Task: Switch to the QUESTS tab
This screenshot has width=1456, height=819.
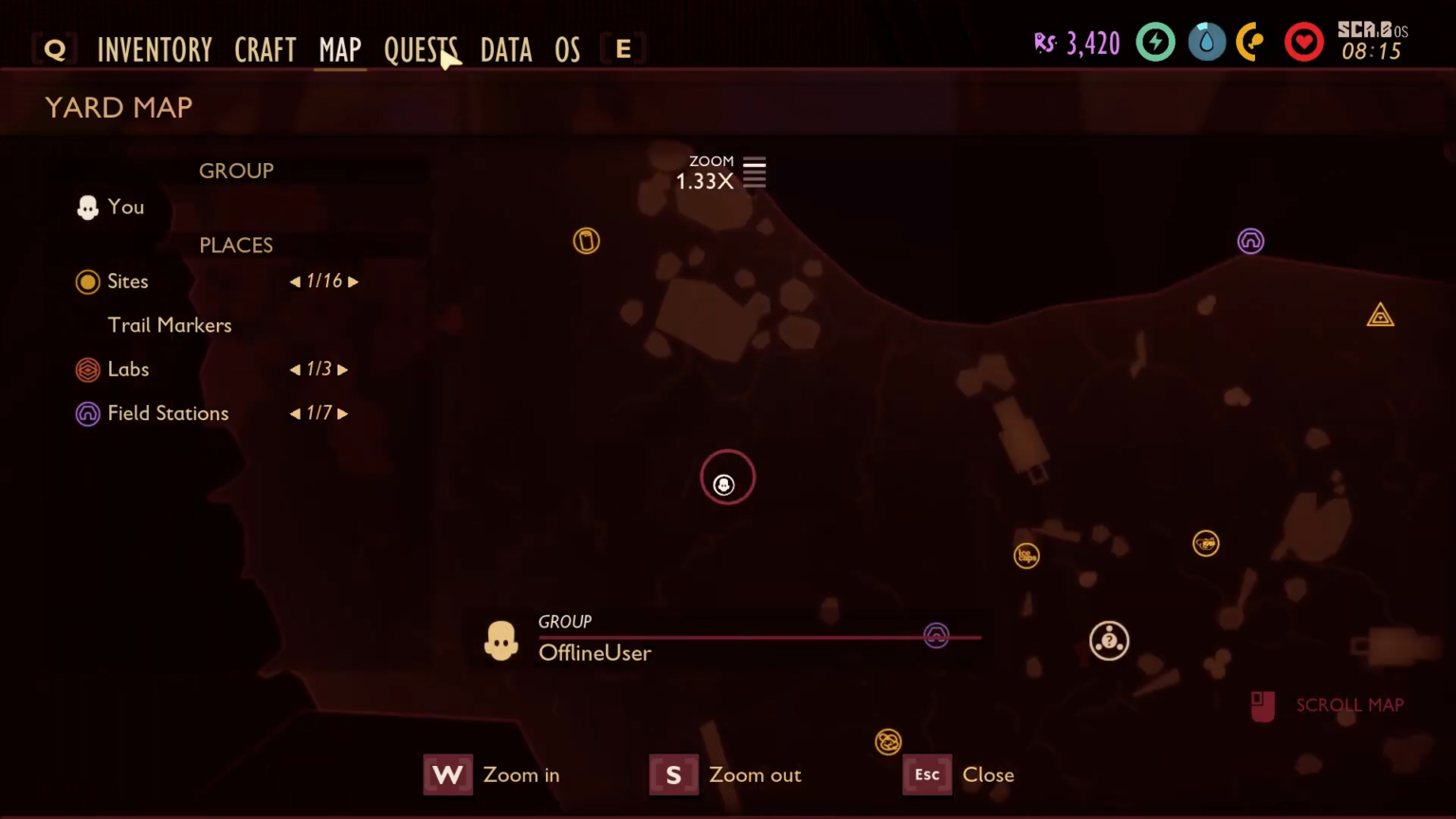Action: click(421, 49)
